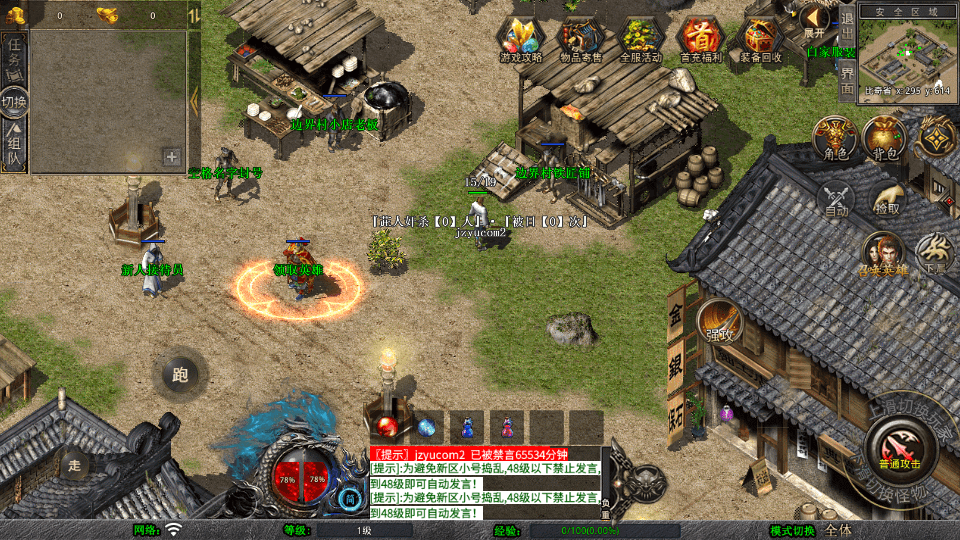Use the red potion in the hotbar
The image size is (960, 540).
click(387, 427)
